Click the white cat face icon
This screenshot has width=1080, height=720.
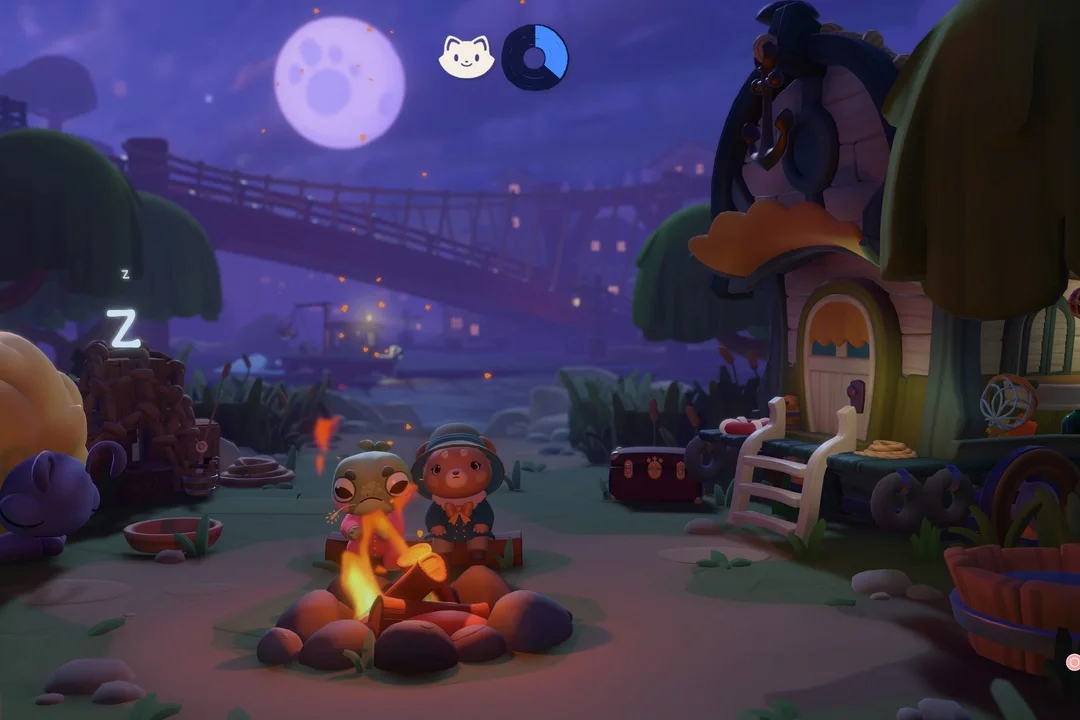pos(467,58)
